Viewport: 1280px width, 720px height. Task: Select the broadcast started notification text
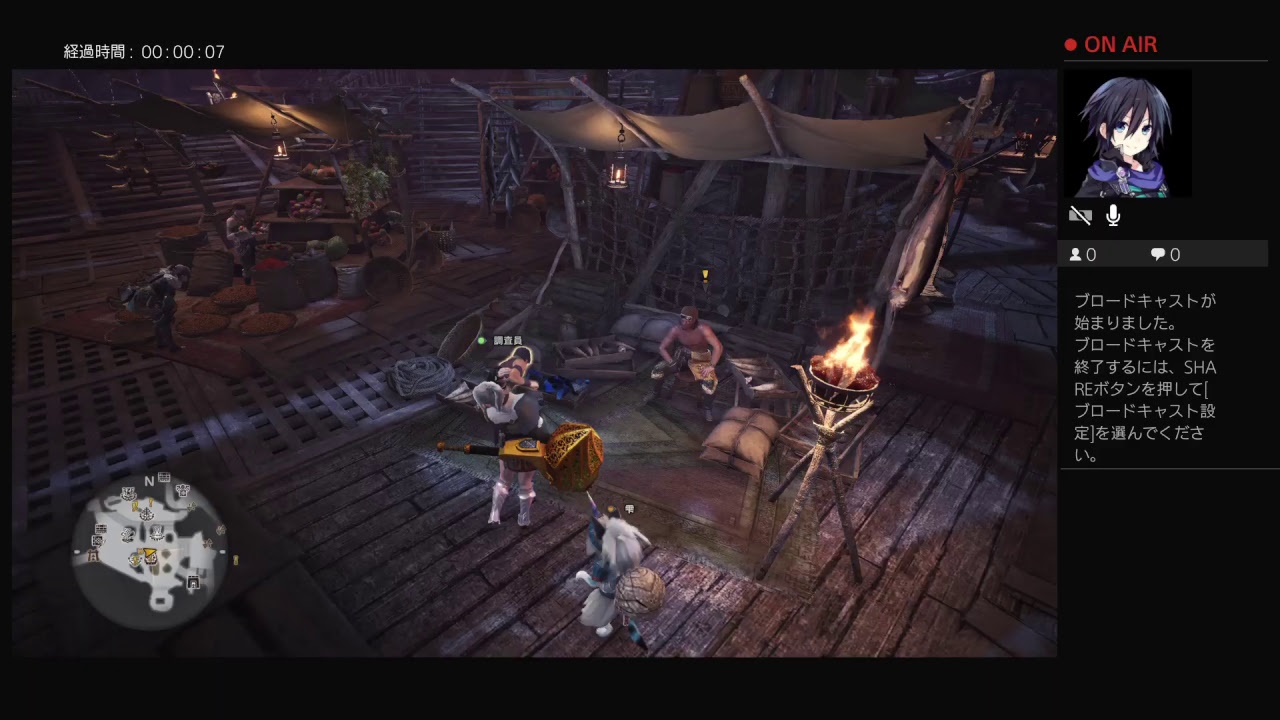tap(1146, 380)
